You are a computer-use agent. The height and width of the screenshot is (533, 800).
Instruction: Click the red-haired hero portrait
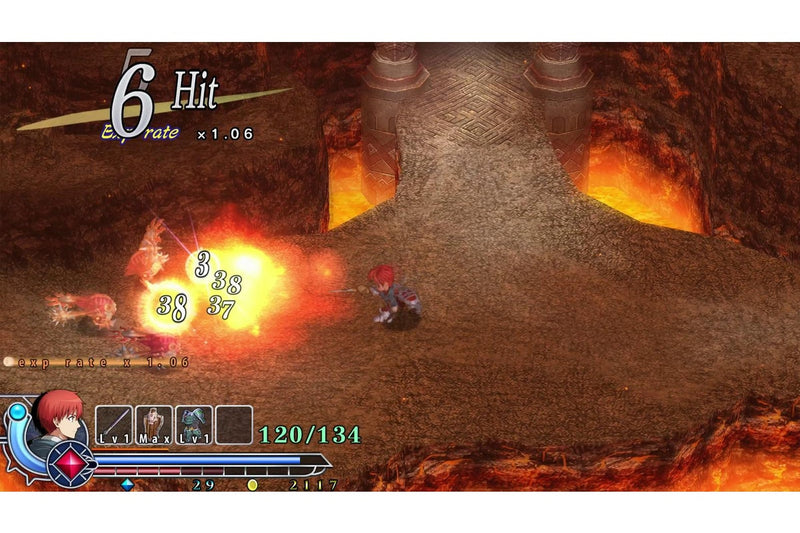pos(59,416)
